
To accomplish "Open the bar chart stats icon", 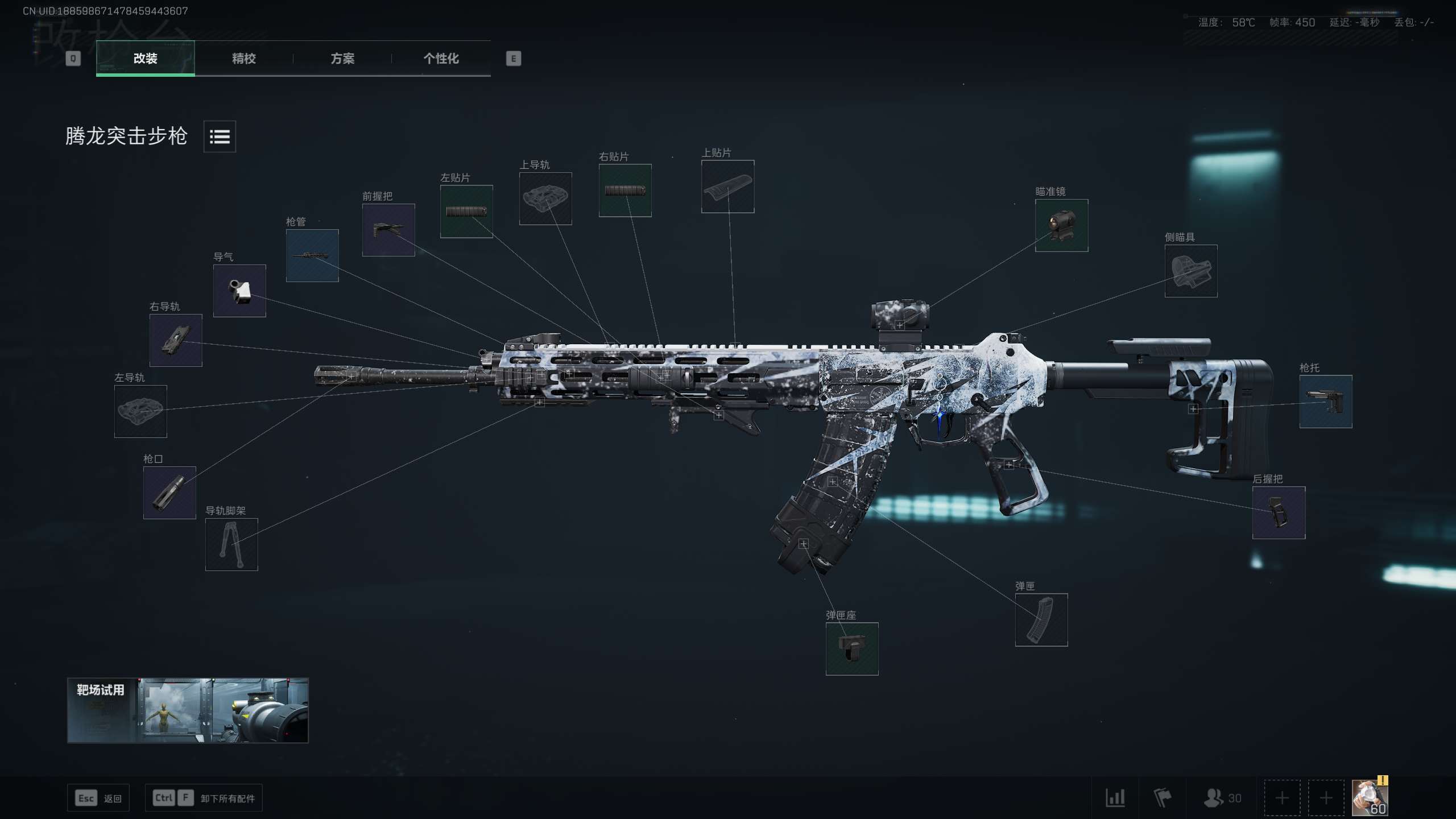I will pos(1115,798).
